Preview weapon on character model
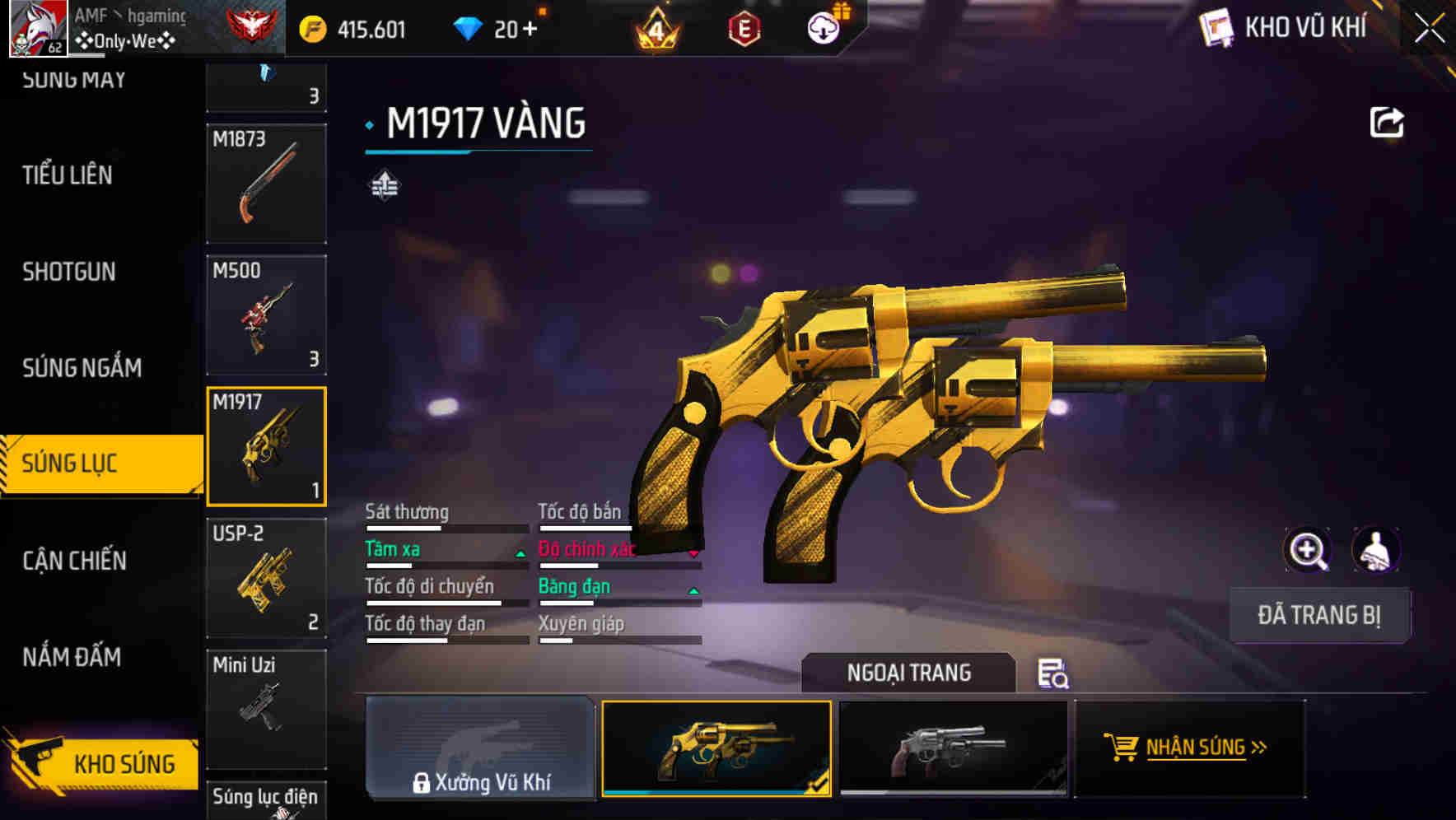 point(1375,549)
